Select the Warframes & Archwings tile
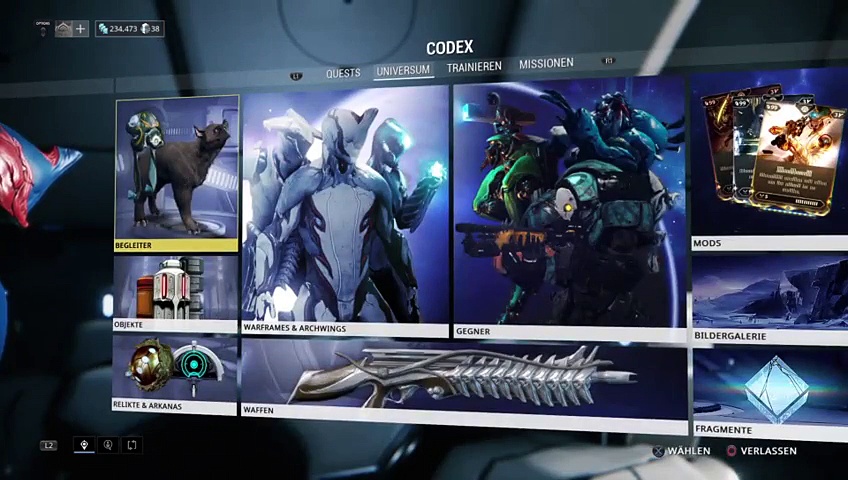Screen dimensions: 848x480 pos(345,210)
